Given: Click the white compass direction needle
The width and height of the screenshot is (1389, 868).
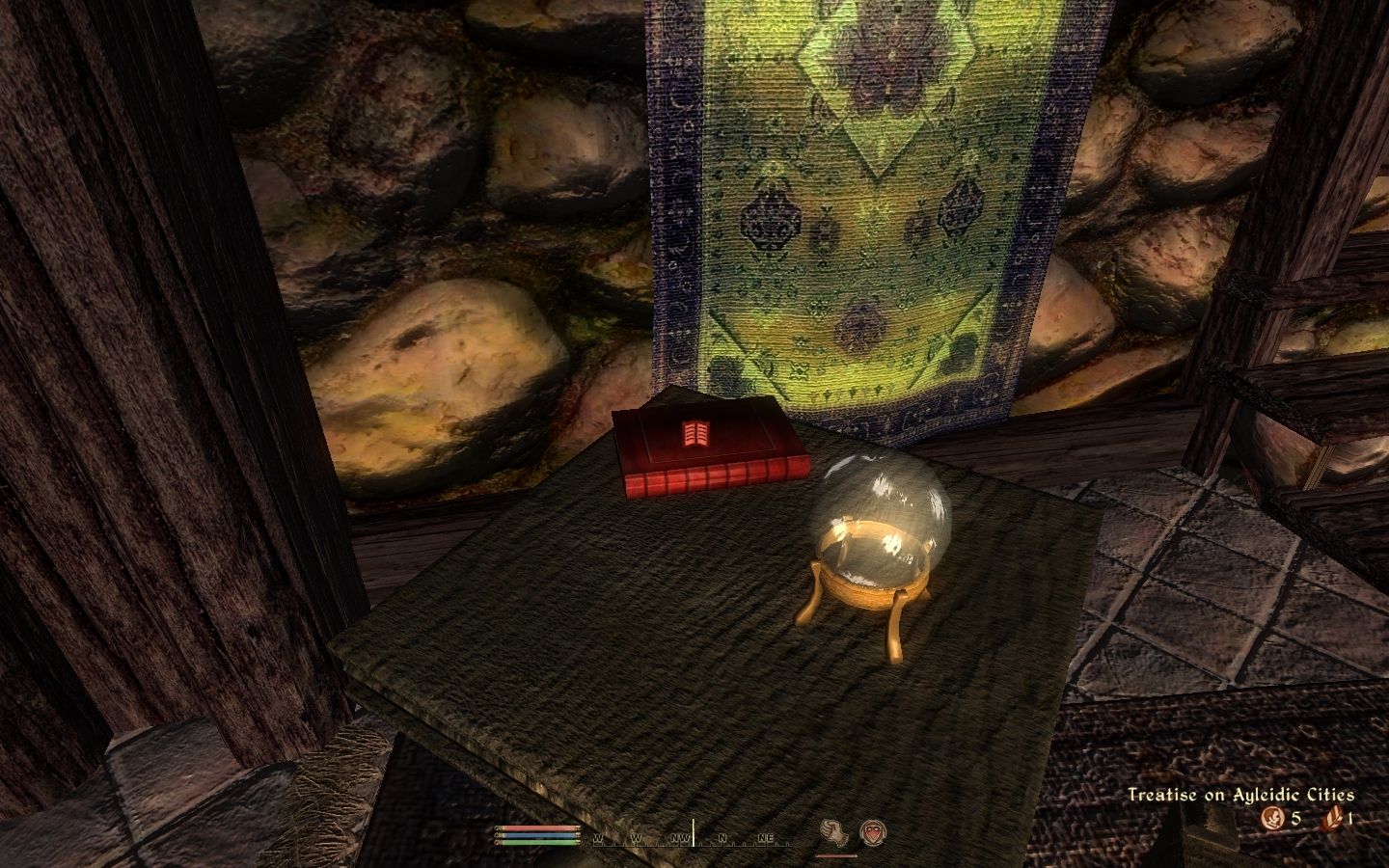Looking at the screenshot, I should pos(694,829).
